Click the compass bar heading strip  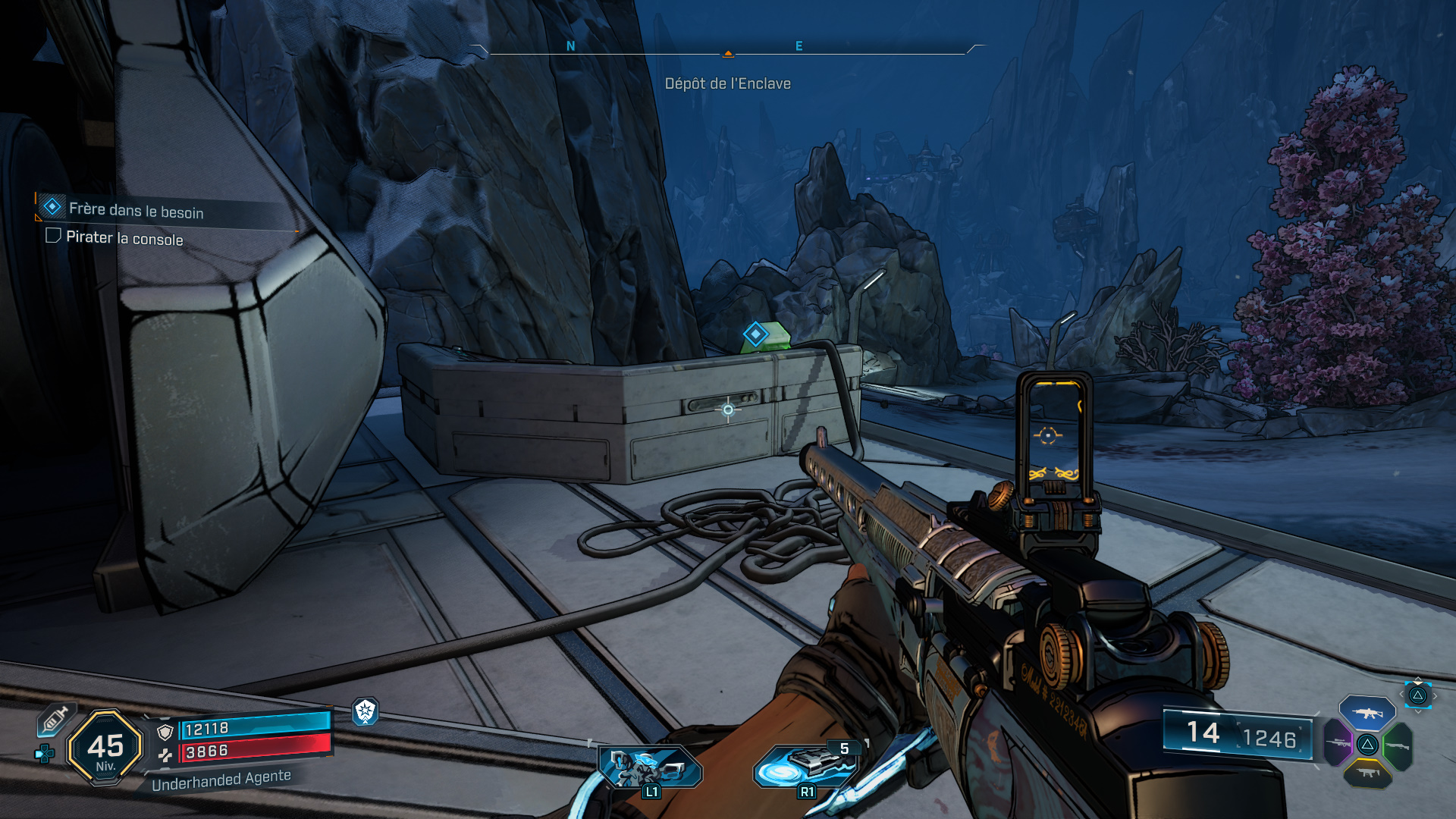coord(727,49)
